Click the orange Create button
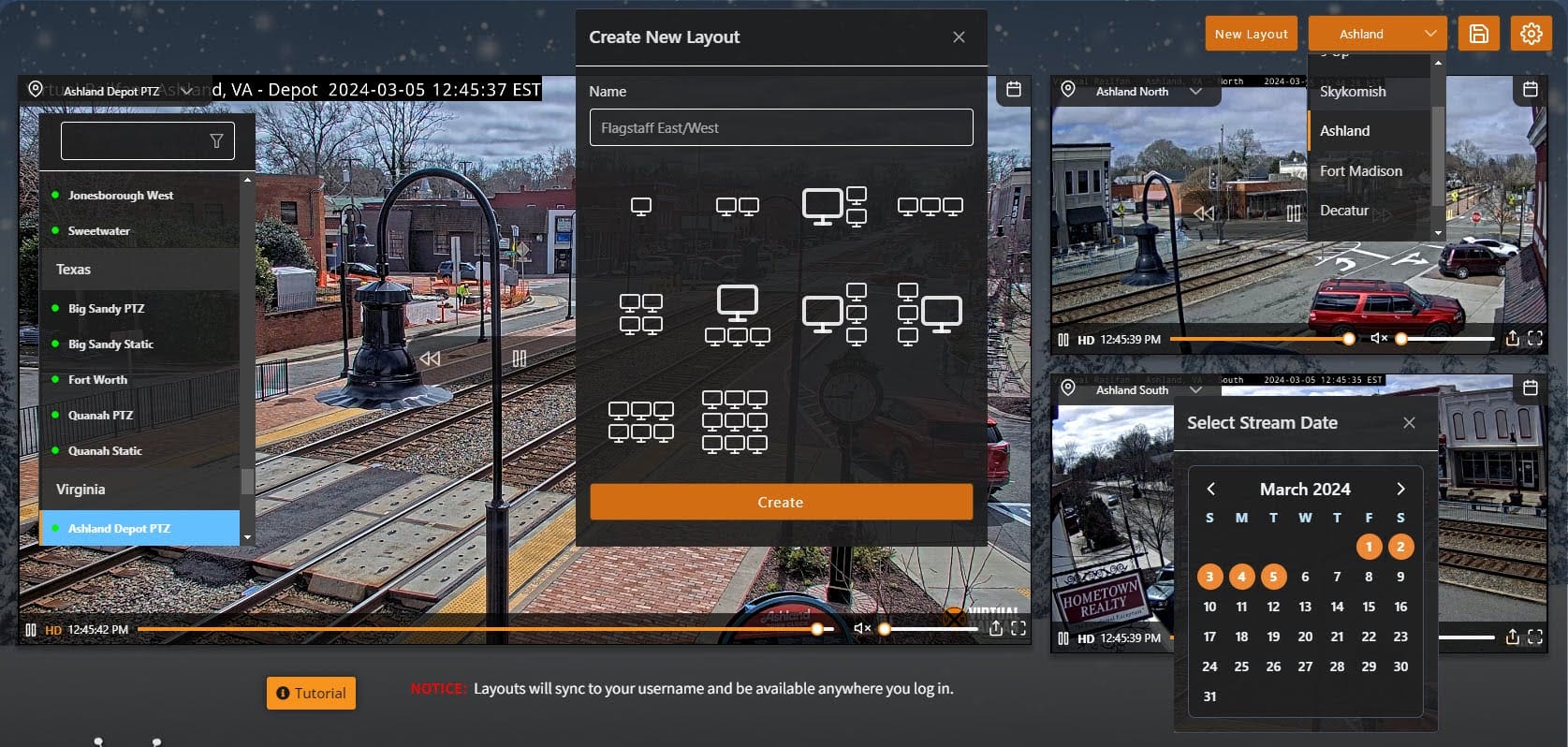Viewport: 1568px width, 747px height. point(781,502)
